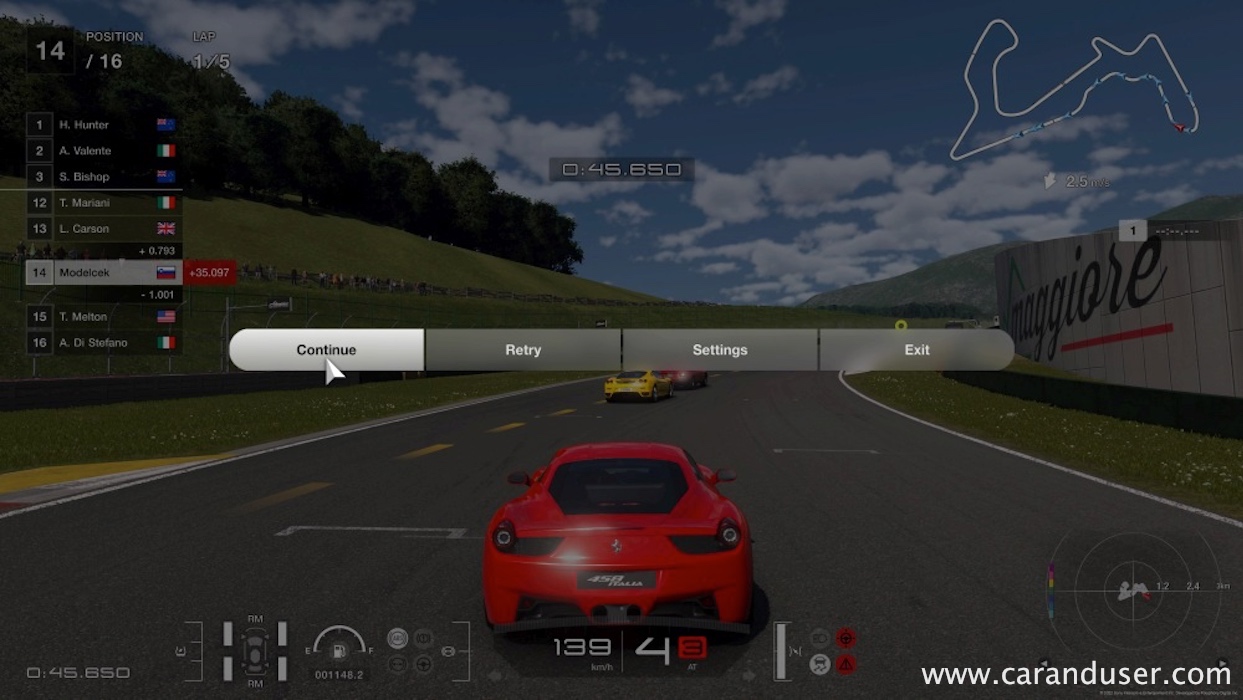The image size is (1243, 700).
Task: Choose Continue to resume the race
Action: pos(326,350)
